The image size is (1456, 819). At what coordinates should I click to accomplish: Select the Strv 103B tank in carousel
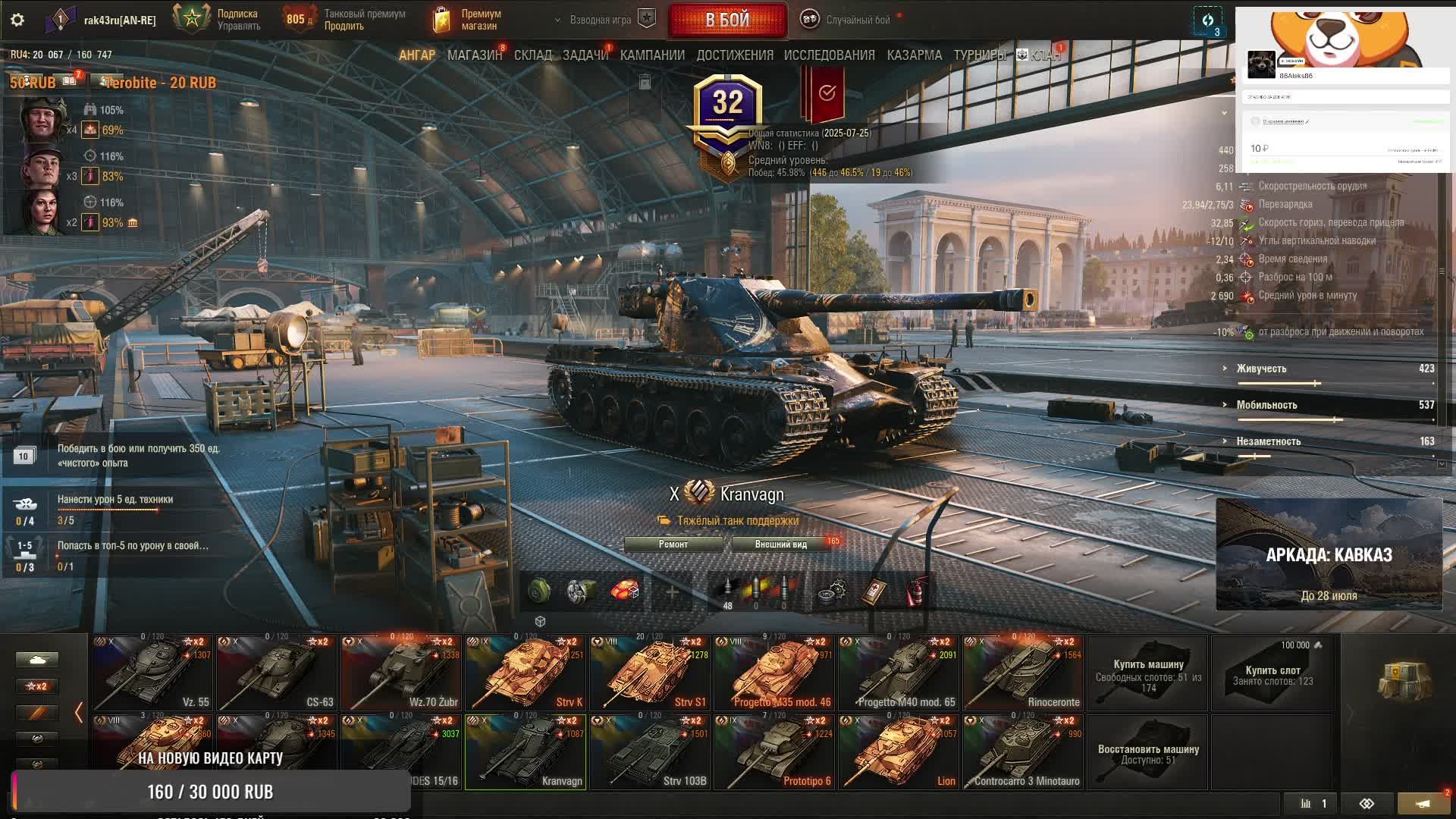(x=650, y=752)
